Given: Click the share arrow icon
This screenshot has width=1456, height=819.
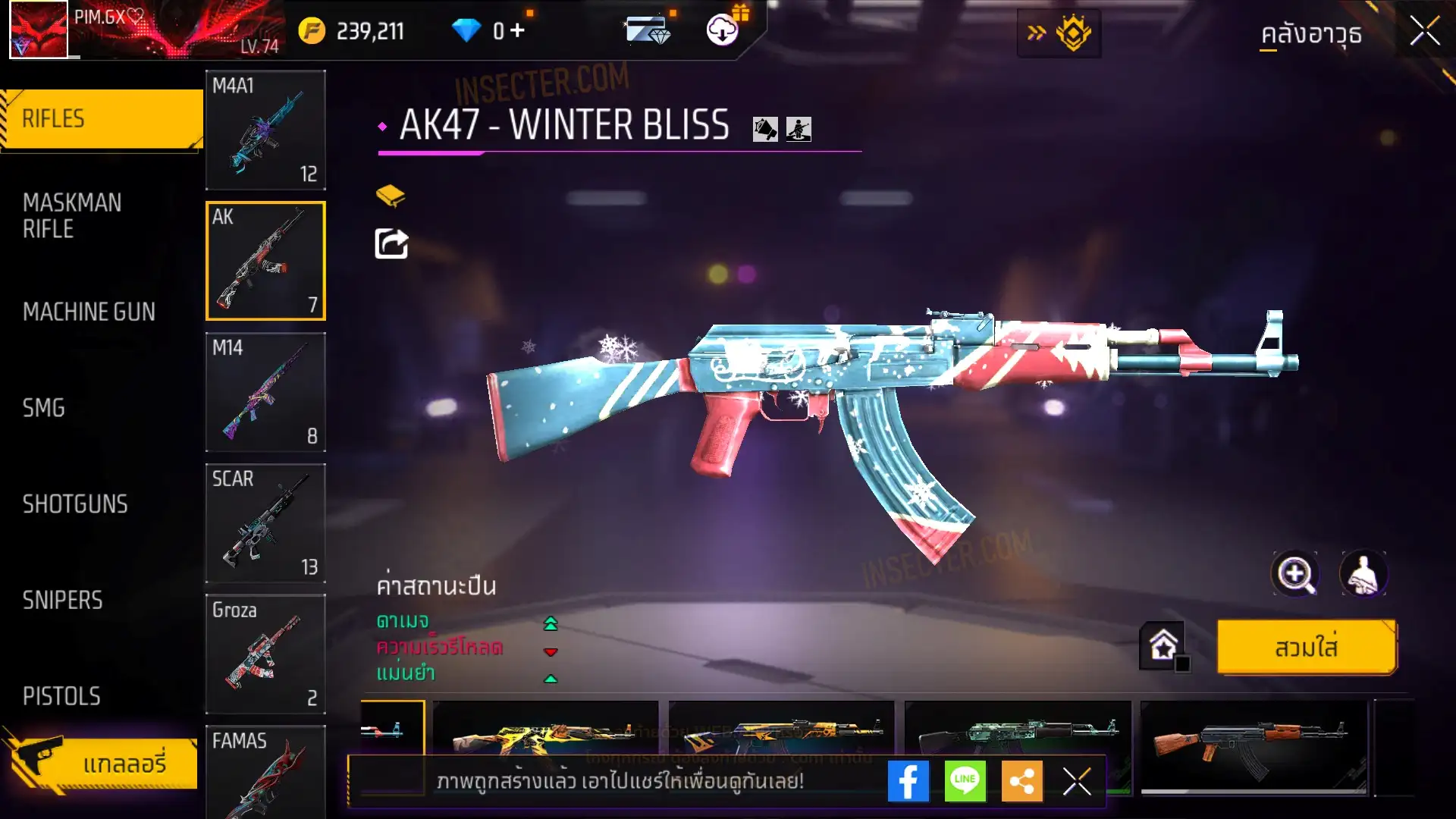Looking at the screenshot, I should (x=391, y=244).
